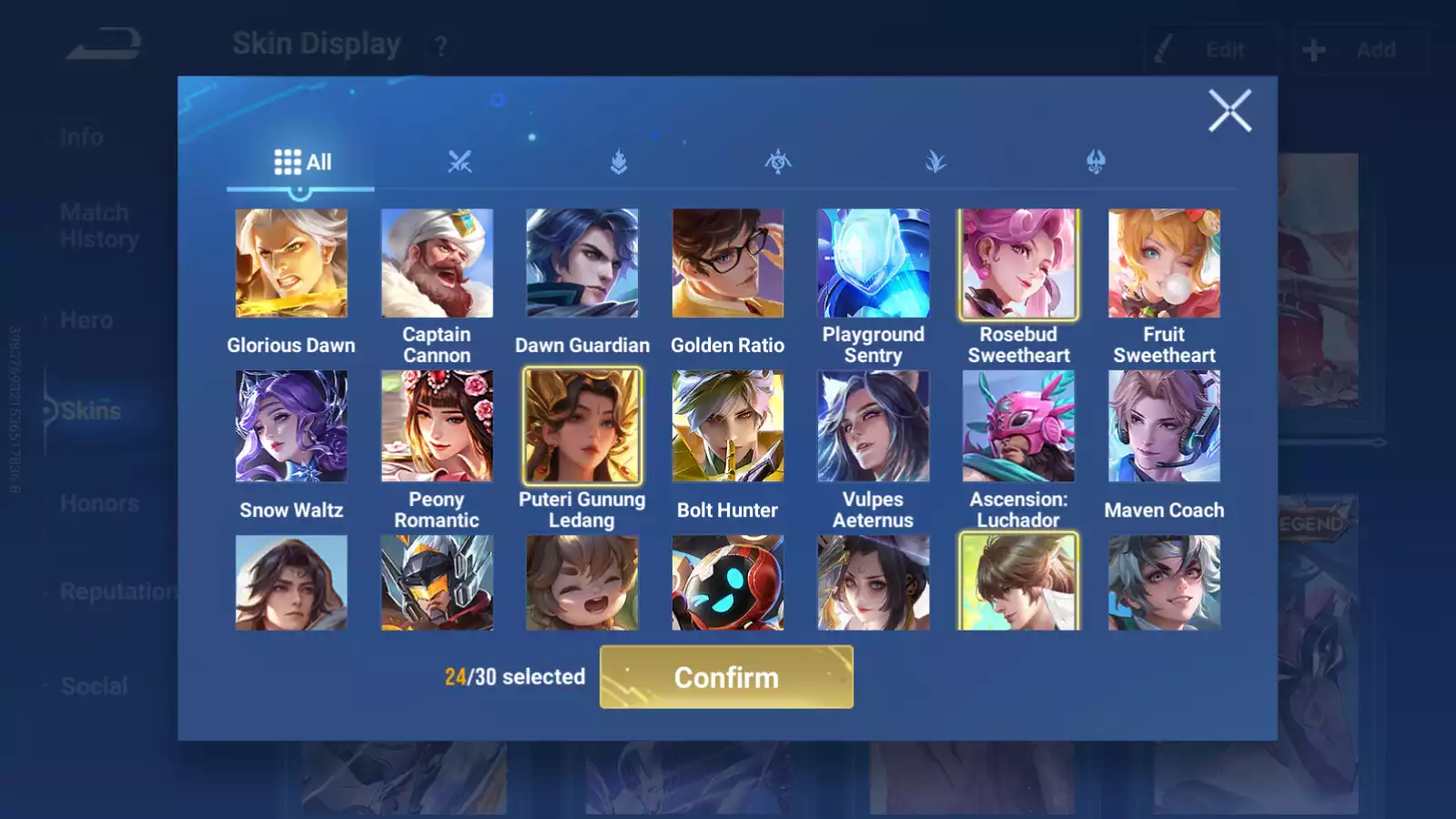The image size is (1456, 819).
Task: Select the Snow Waltz skin thumbnail
Action: (x=291, y=426)
